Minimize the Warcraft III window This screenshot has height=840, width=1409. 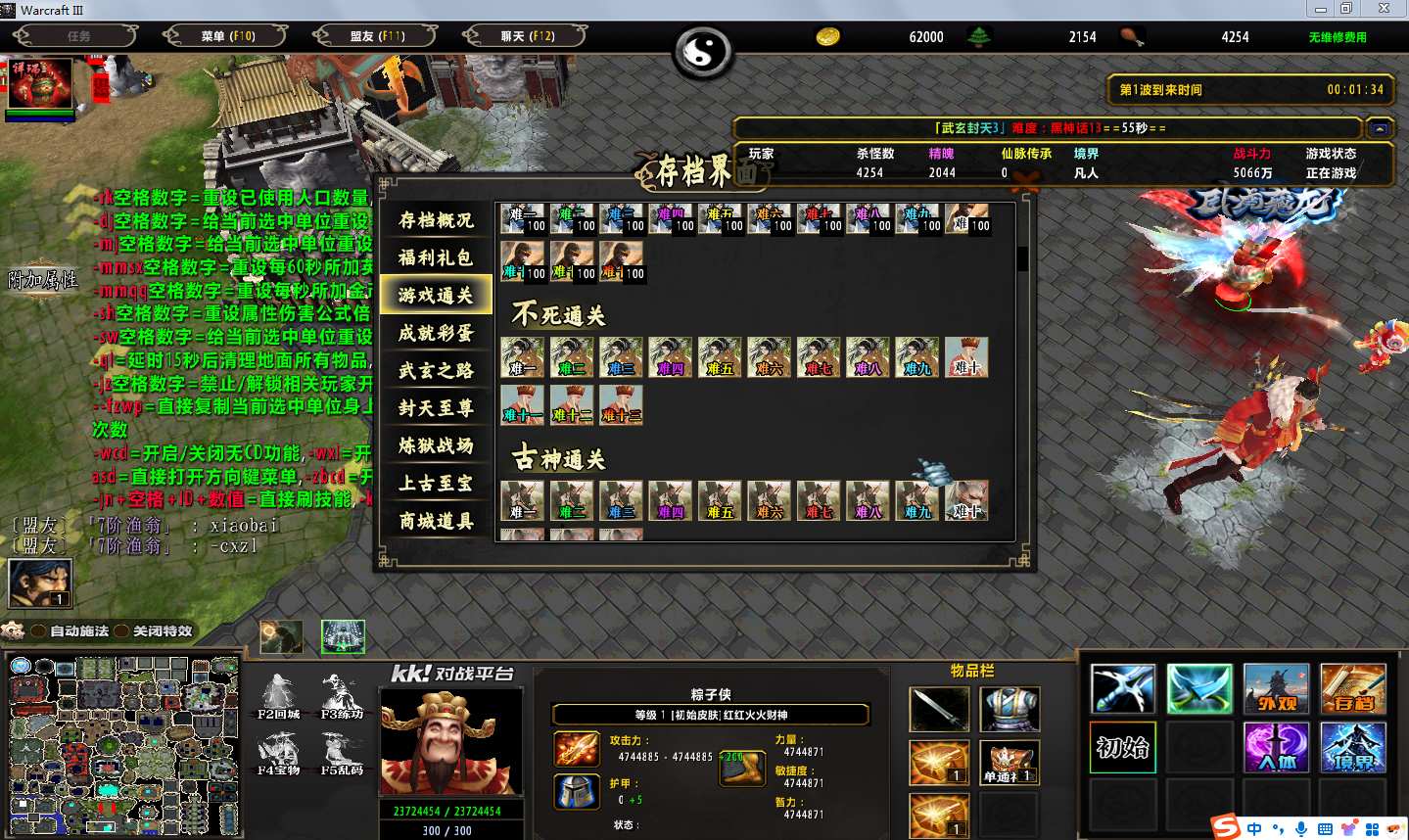(x=1321, y=9)
